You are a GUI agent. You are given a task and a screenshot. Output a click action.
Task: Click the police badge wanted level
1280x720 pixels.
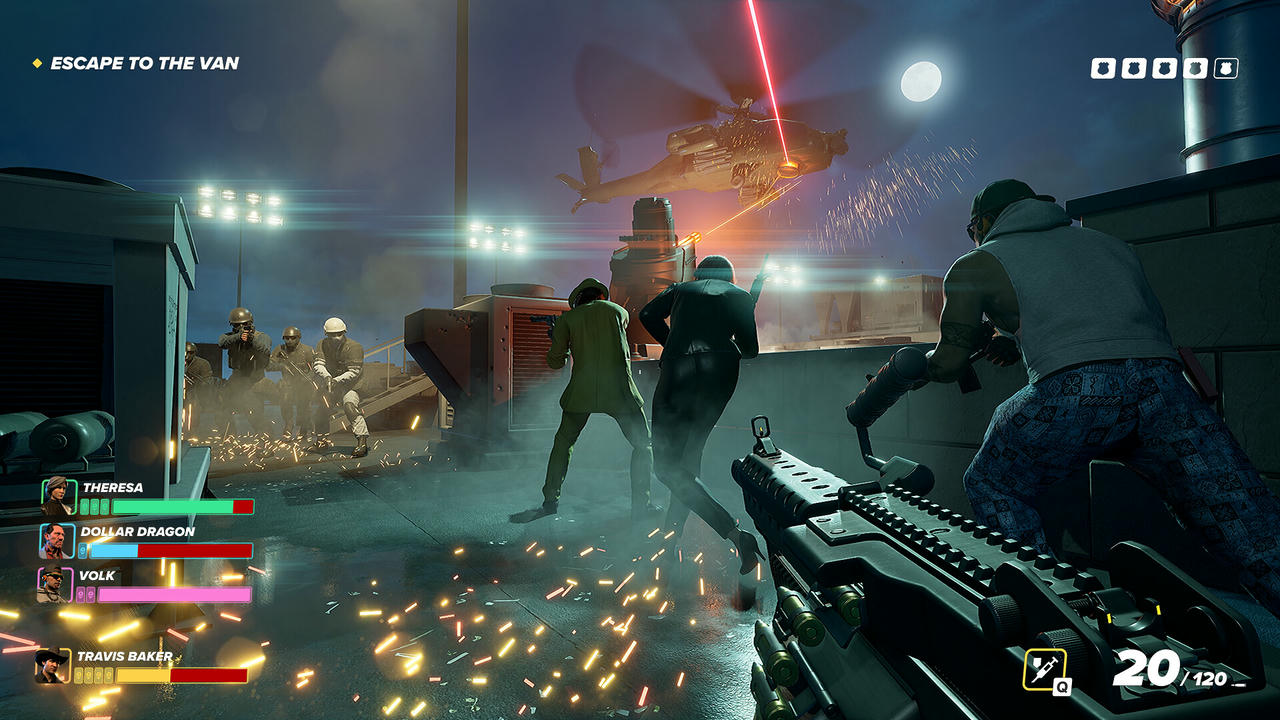(1164, 68)
